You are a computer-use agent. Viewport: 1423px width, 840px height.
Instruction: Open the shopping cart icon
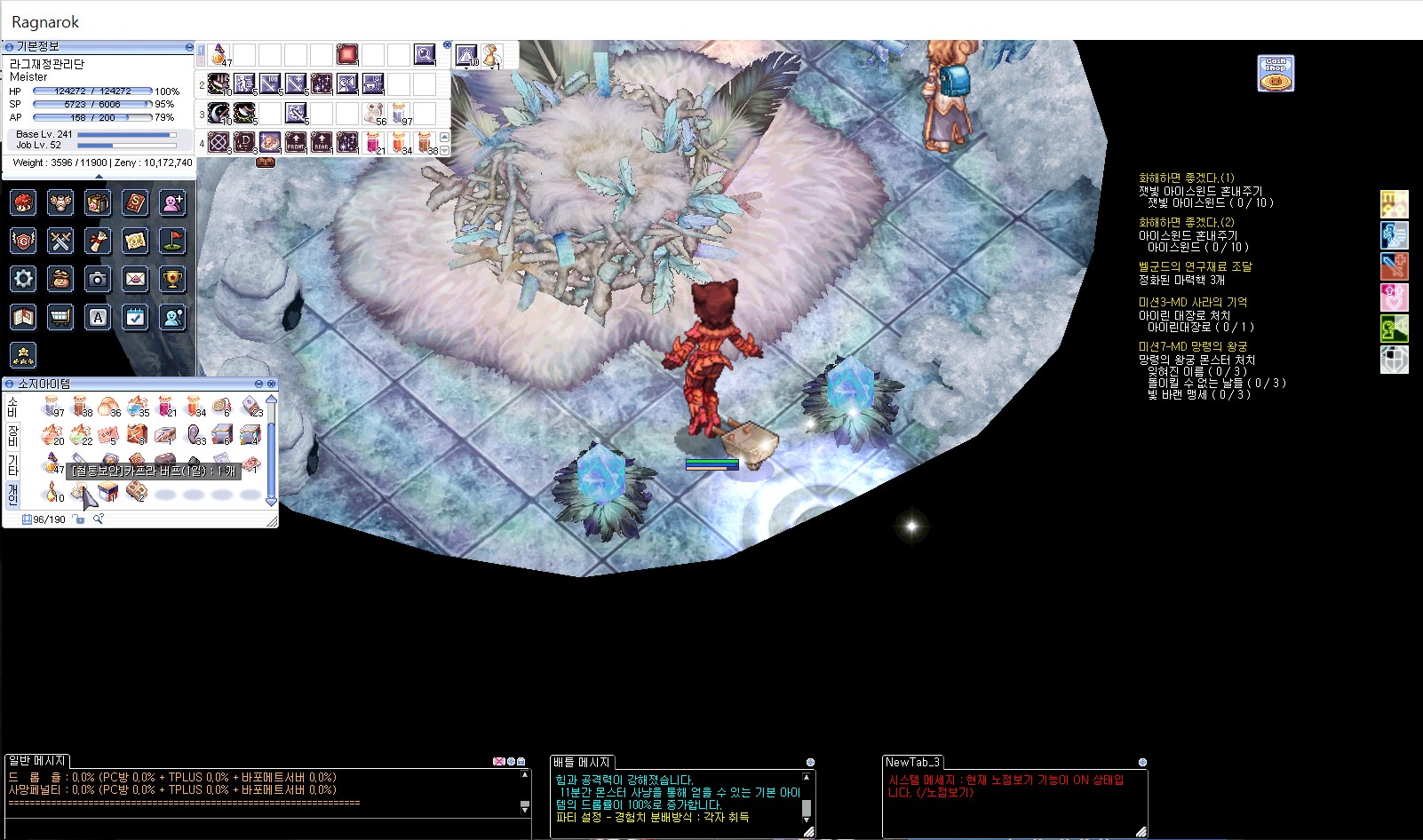tap(60, 317)
